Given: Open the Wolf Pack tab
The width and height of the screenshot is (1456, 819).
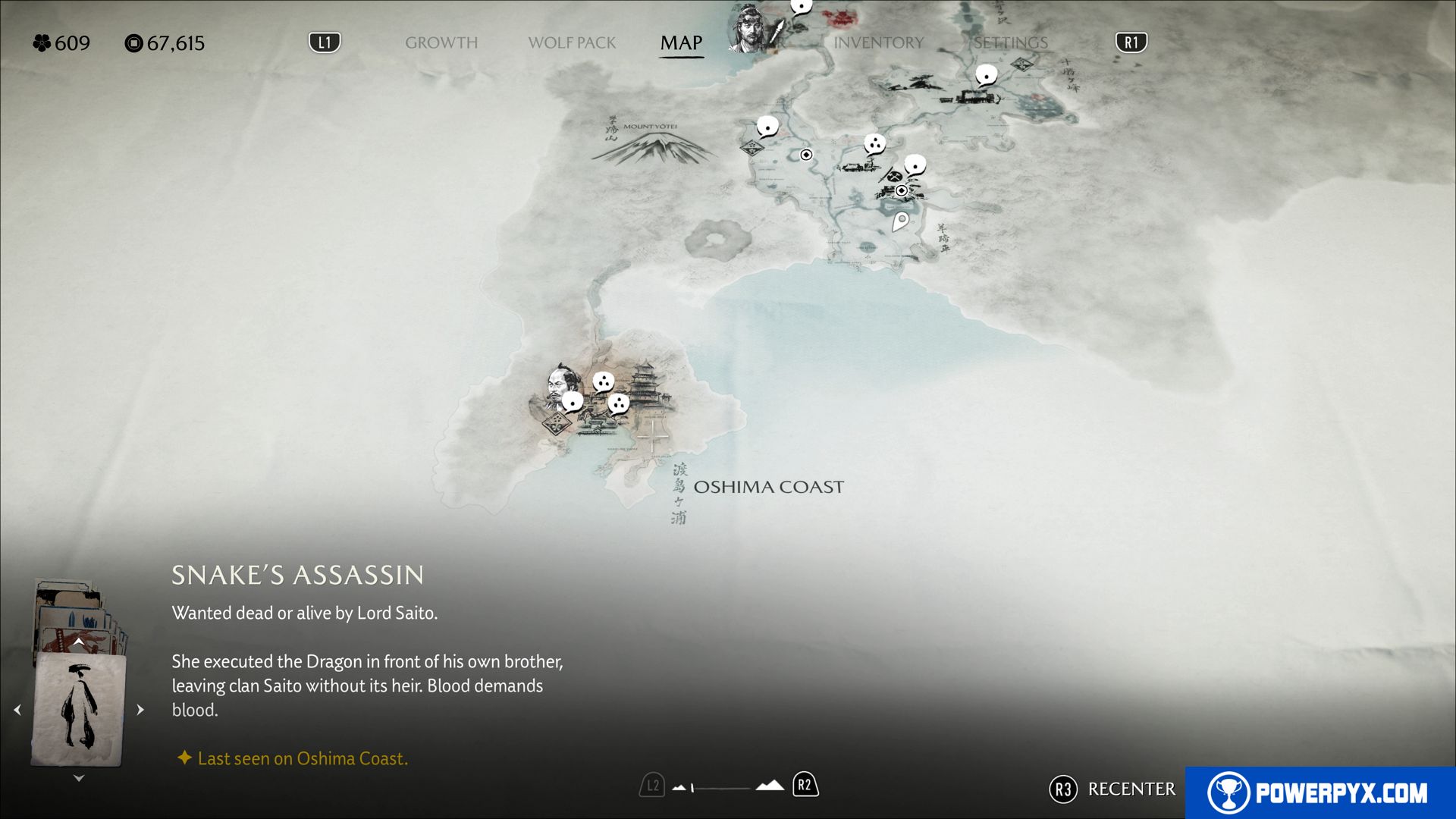Looking at the screenshot, I should click(x=572, y=43).
